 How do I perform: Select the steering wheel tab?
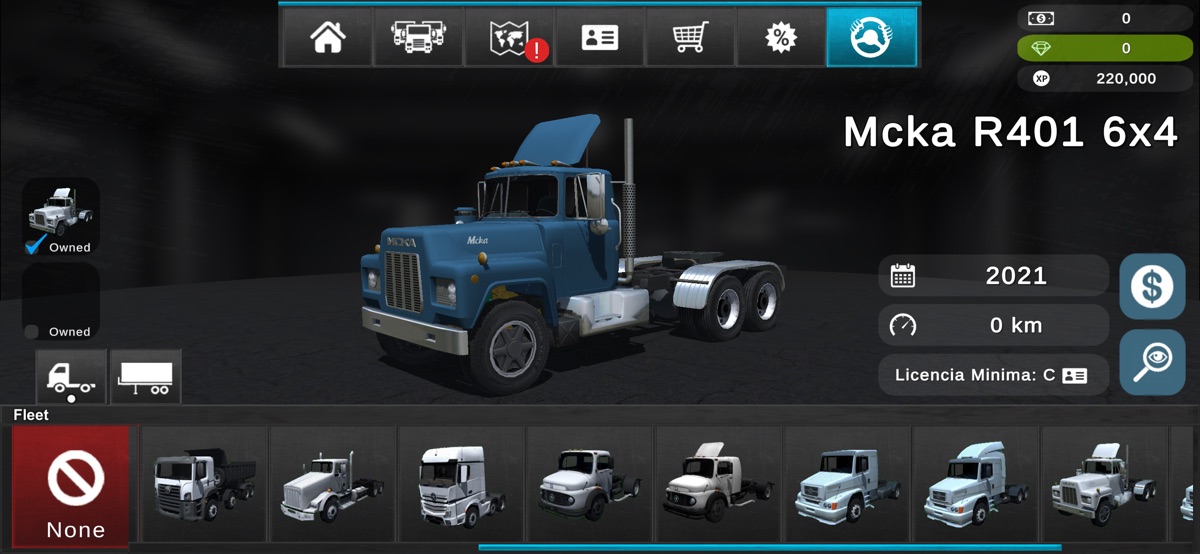click(x=871, y=38)
